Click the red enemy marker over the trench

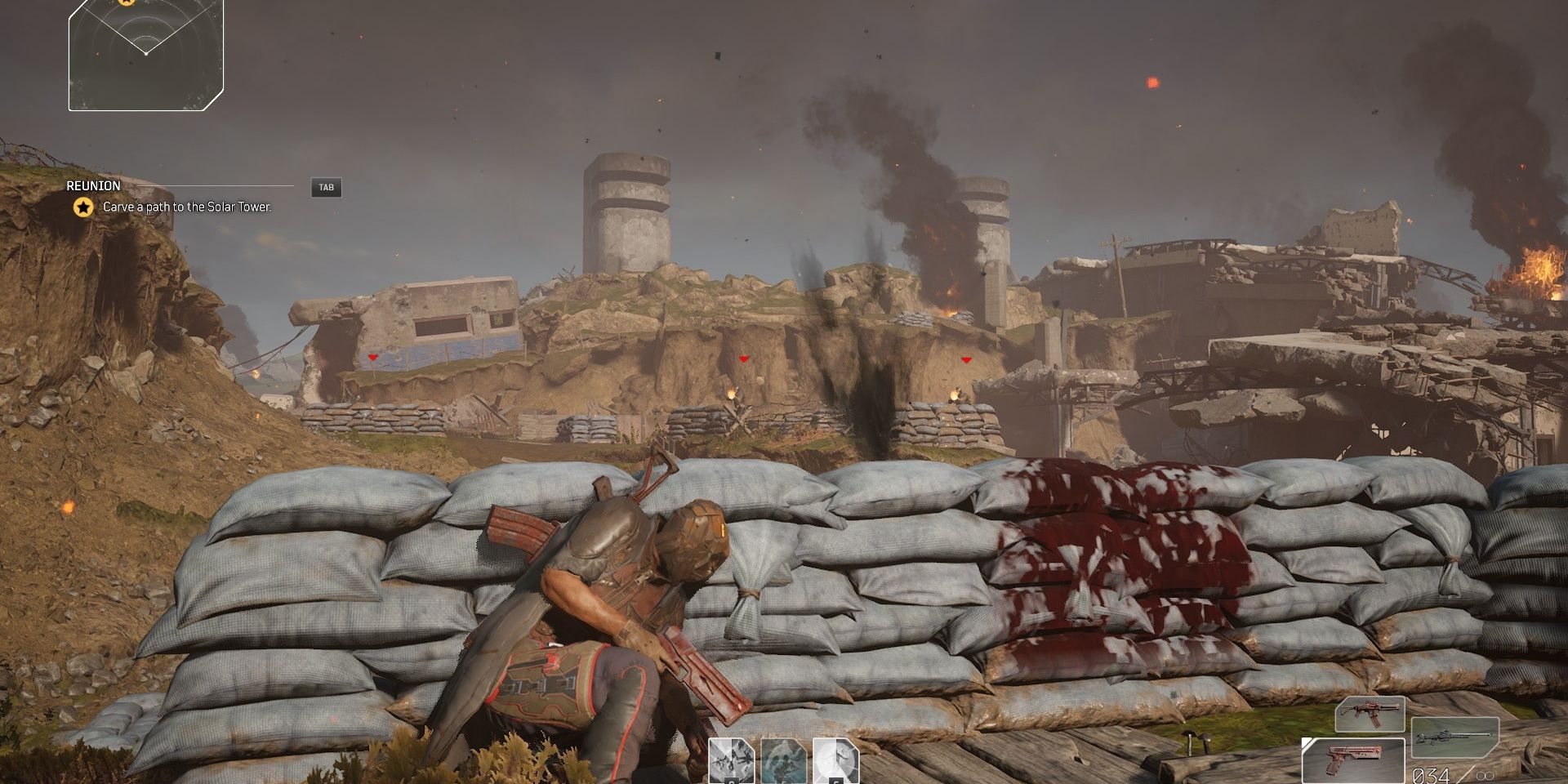tap(743, 357)
